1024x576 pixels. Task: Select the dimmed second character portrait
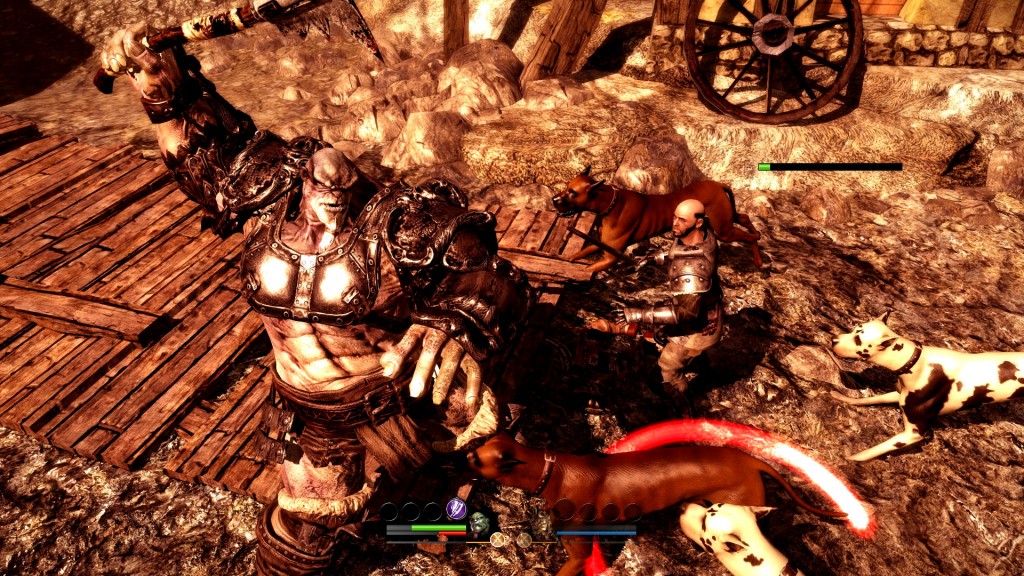pos(543,522)
